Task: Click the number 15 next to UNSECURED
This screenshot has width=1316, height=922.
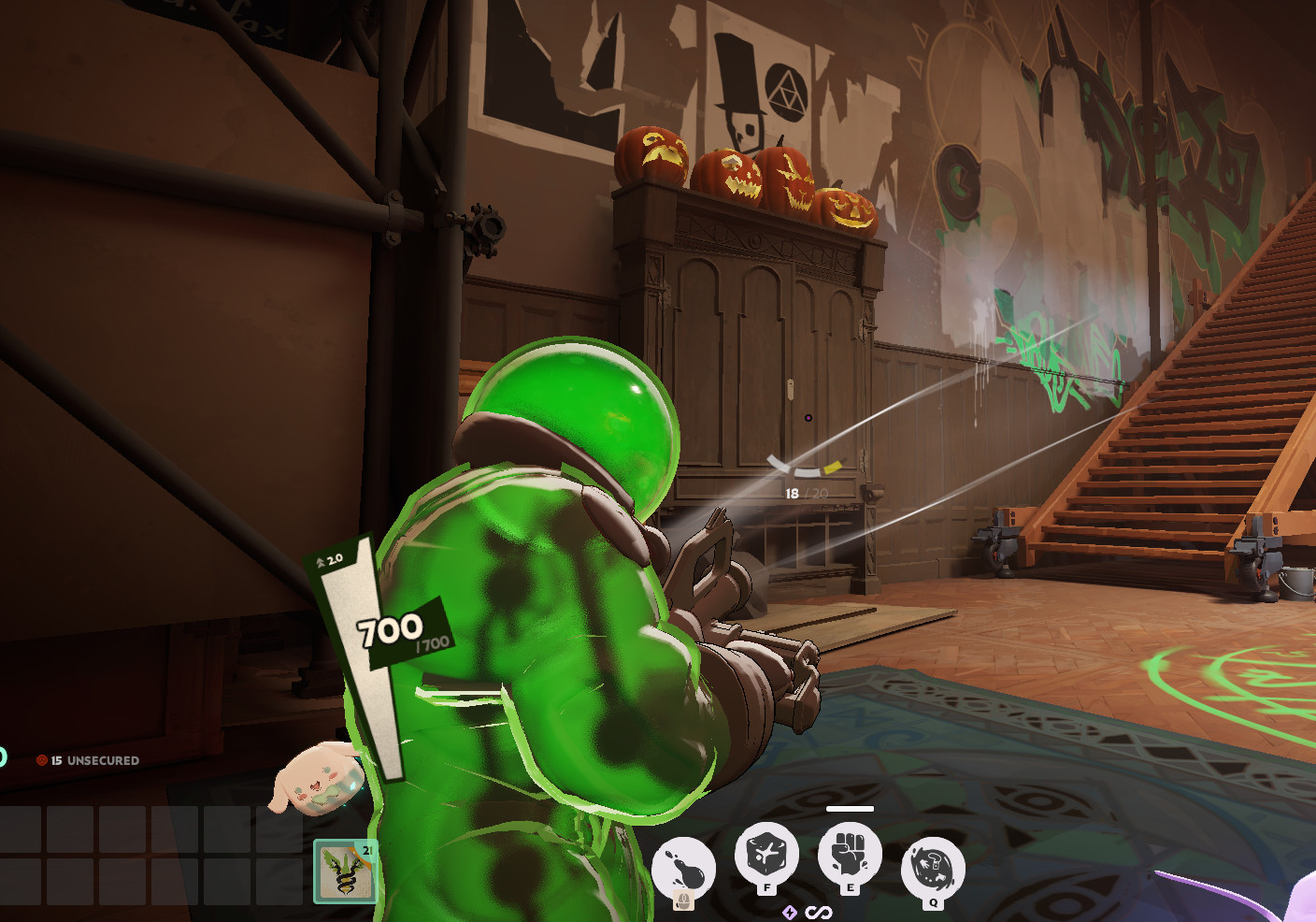Action: pos(56,760)
